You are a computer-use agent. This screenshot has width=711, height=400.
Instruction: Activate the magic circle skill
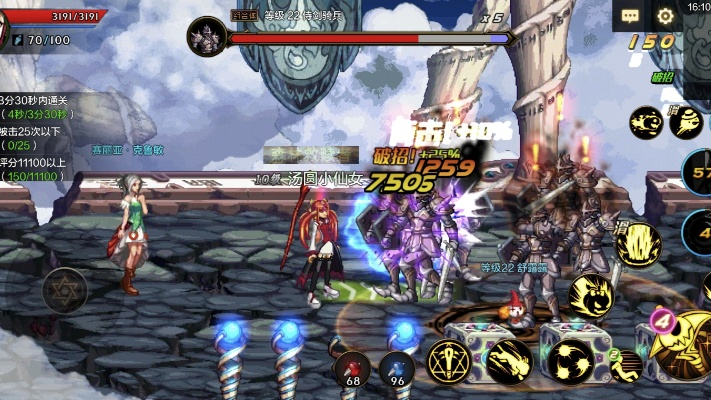point(447,360)
